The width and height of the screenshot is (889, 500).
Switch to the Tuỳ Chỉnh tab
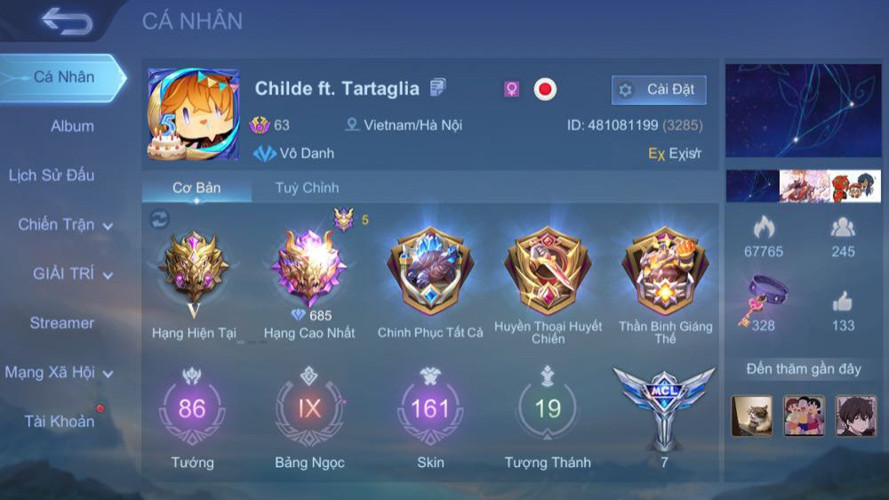click(x=307, y=187)
